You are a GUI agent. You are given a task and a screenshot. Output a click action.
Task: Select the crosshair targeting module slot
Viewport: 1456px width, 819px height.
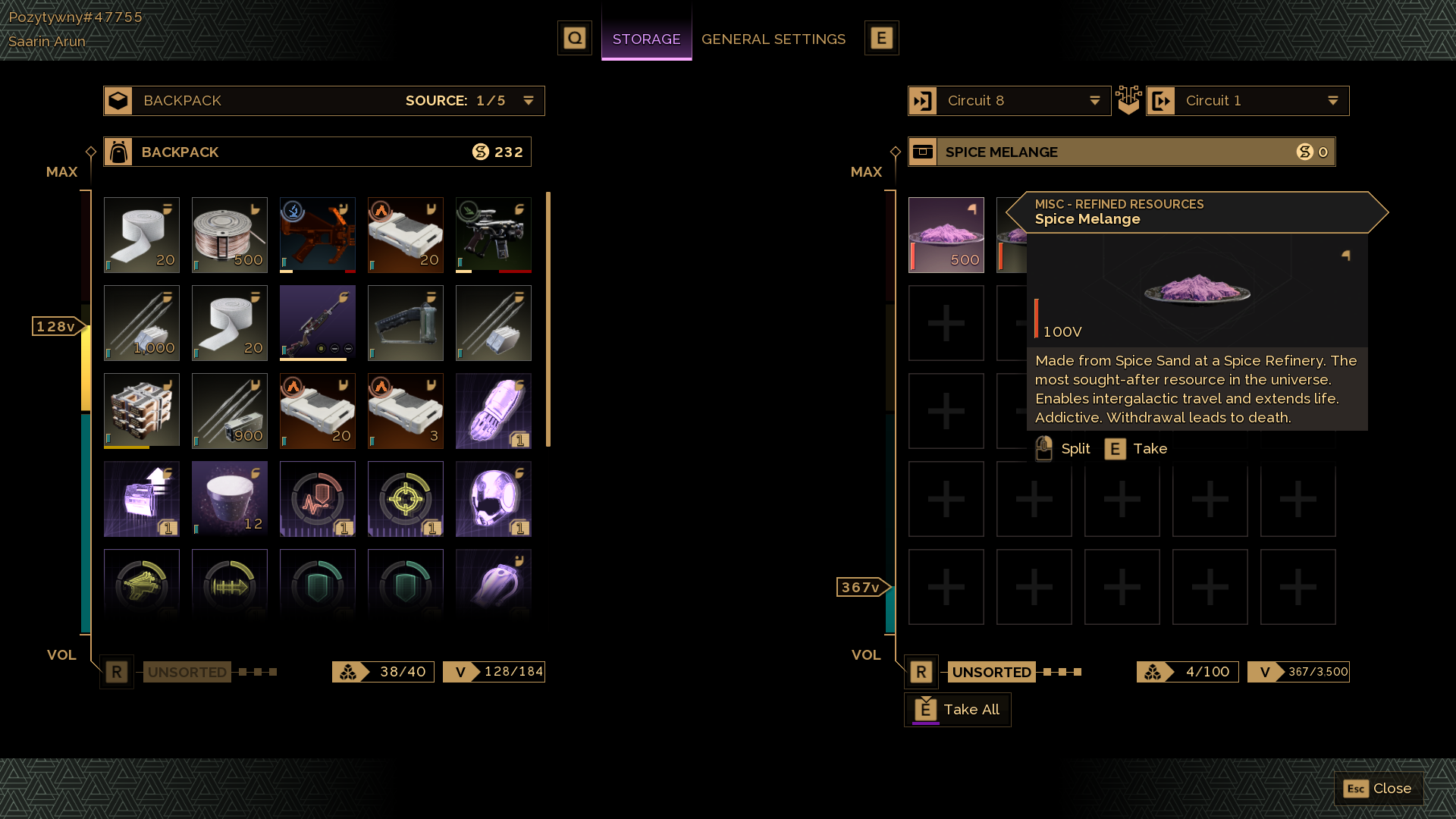[x=405, y=499]
